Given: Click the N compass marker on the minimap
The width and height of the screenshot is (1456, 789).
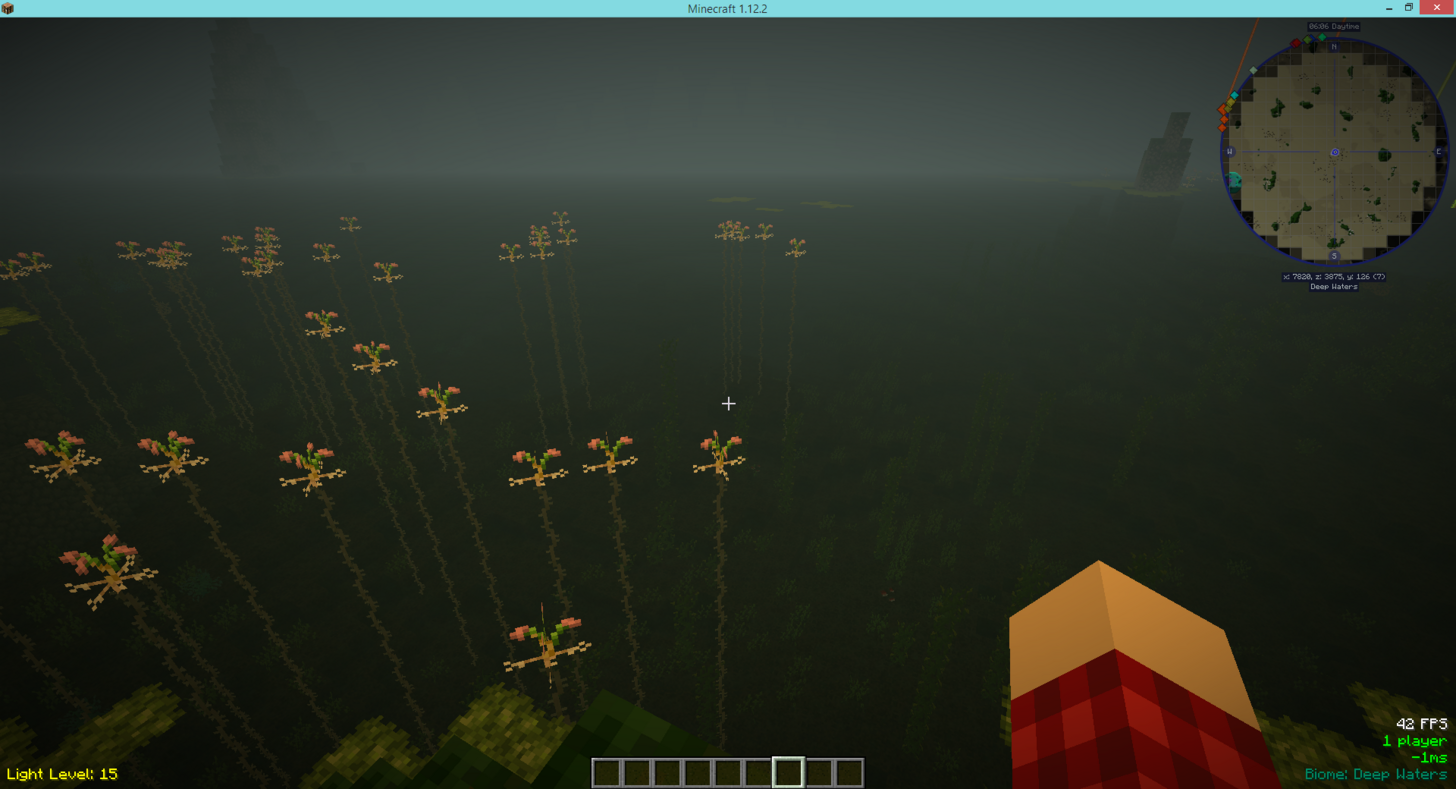Looking at the screenshot, I should 1334,47.
